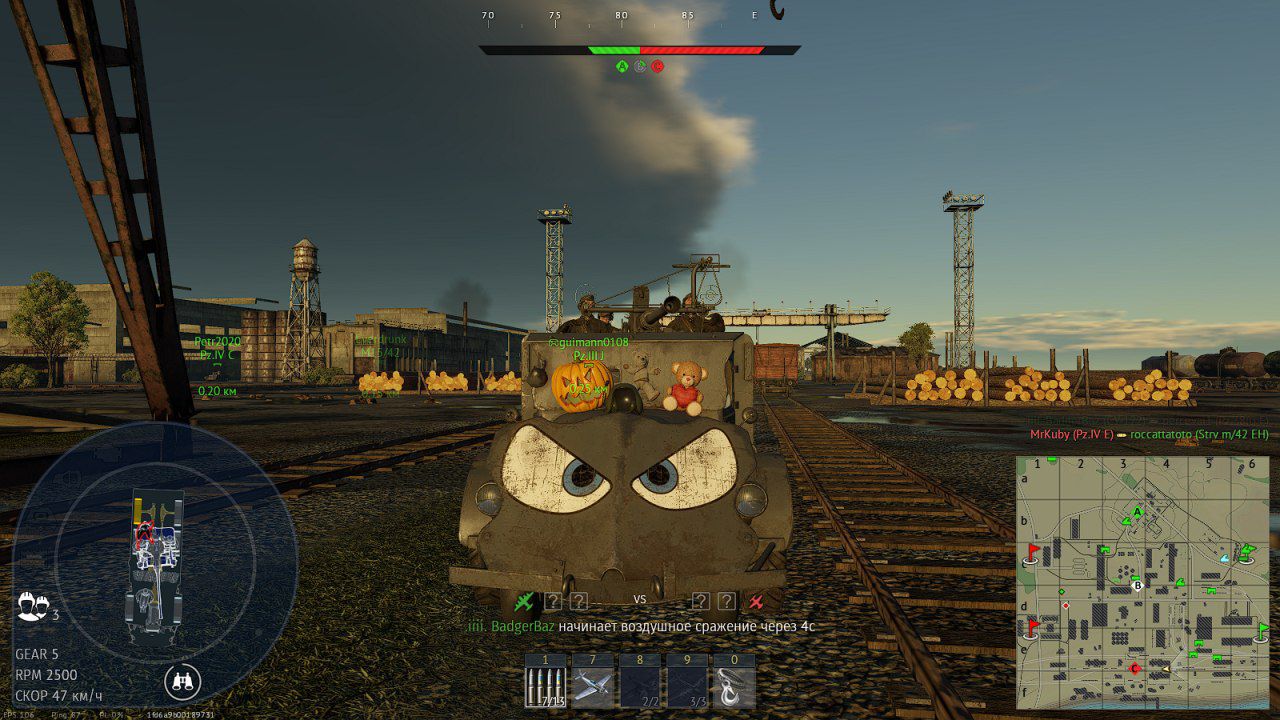Click the red enemy aircraft icon

[756, 601]
